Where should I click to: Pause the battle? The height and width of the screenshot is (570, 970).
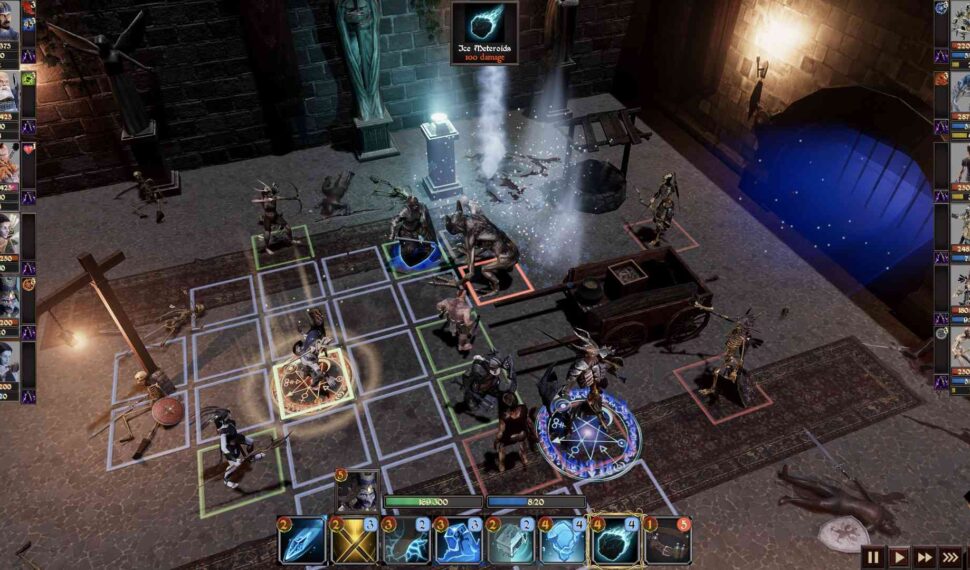[874, 557]
